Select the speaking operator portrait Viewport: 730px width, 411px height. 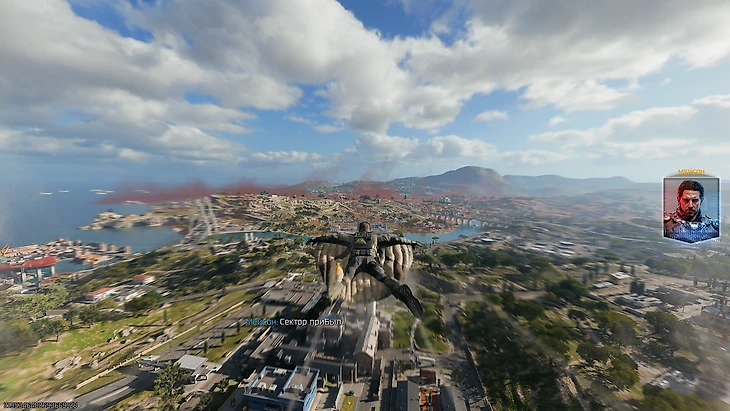[690, 209]
